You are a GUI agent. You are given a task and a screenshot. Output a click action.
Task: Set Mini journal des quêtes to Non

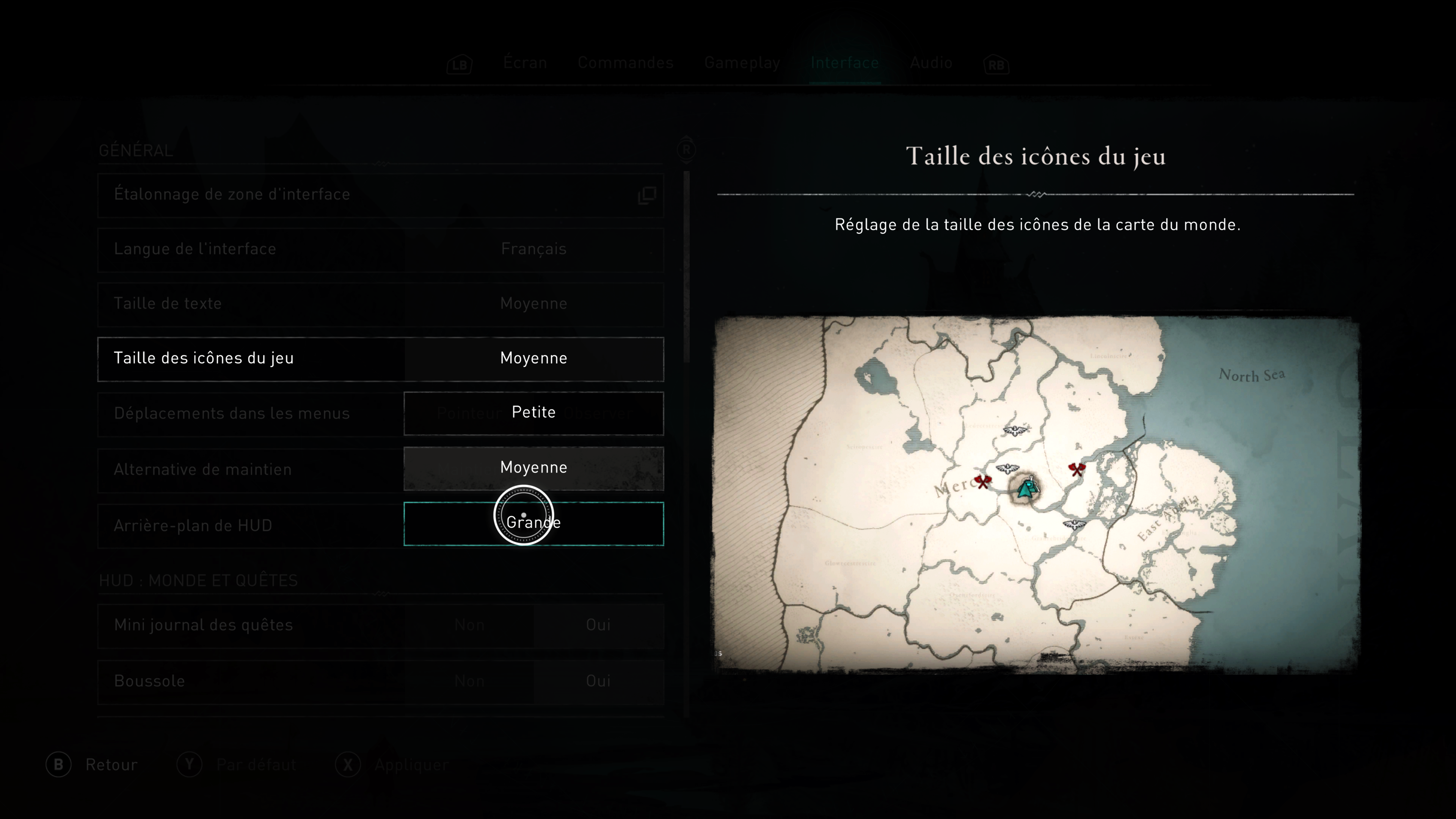[x=469, y=625]
